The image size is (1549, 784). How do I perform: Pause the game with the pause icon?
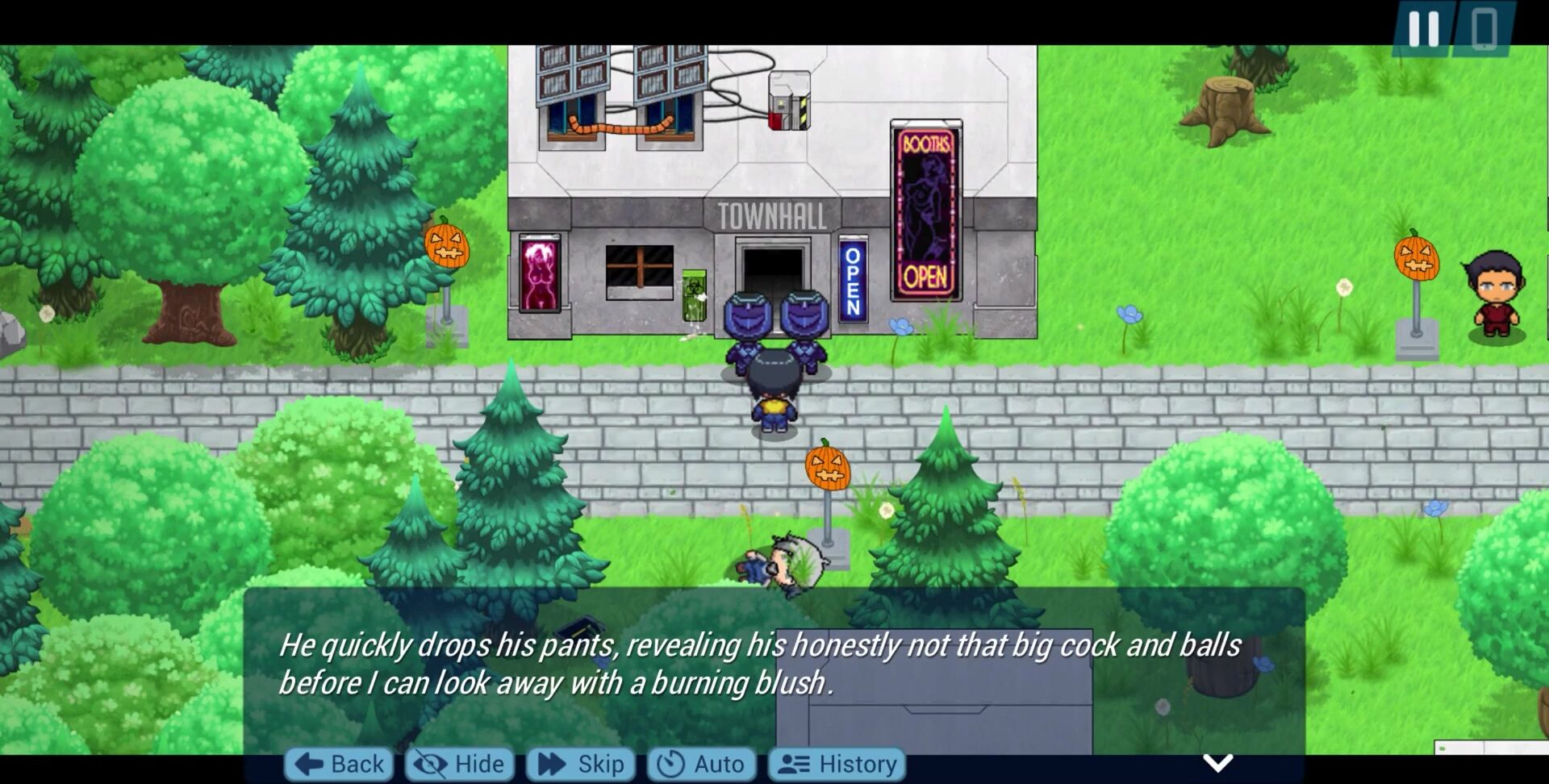pyautogui.click(x=1423, y=29)
